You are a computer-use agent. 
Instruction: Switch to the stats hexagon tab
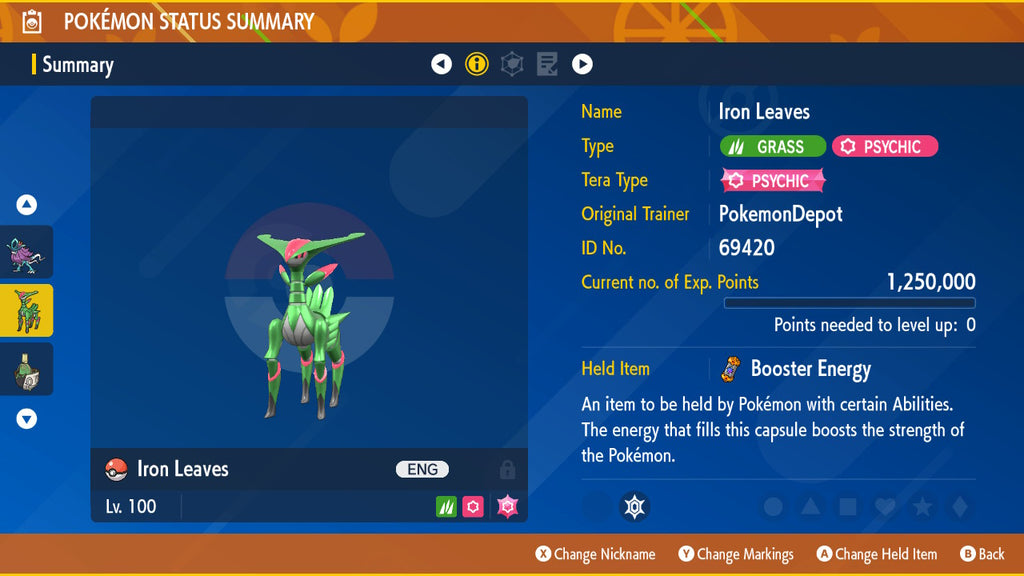[x=512, y=65]
